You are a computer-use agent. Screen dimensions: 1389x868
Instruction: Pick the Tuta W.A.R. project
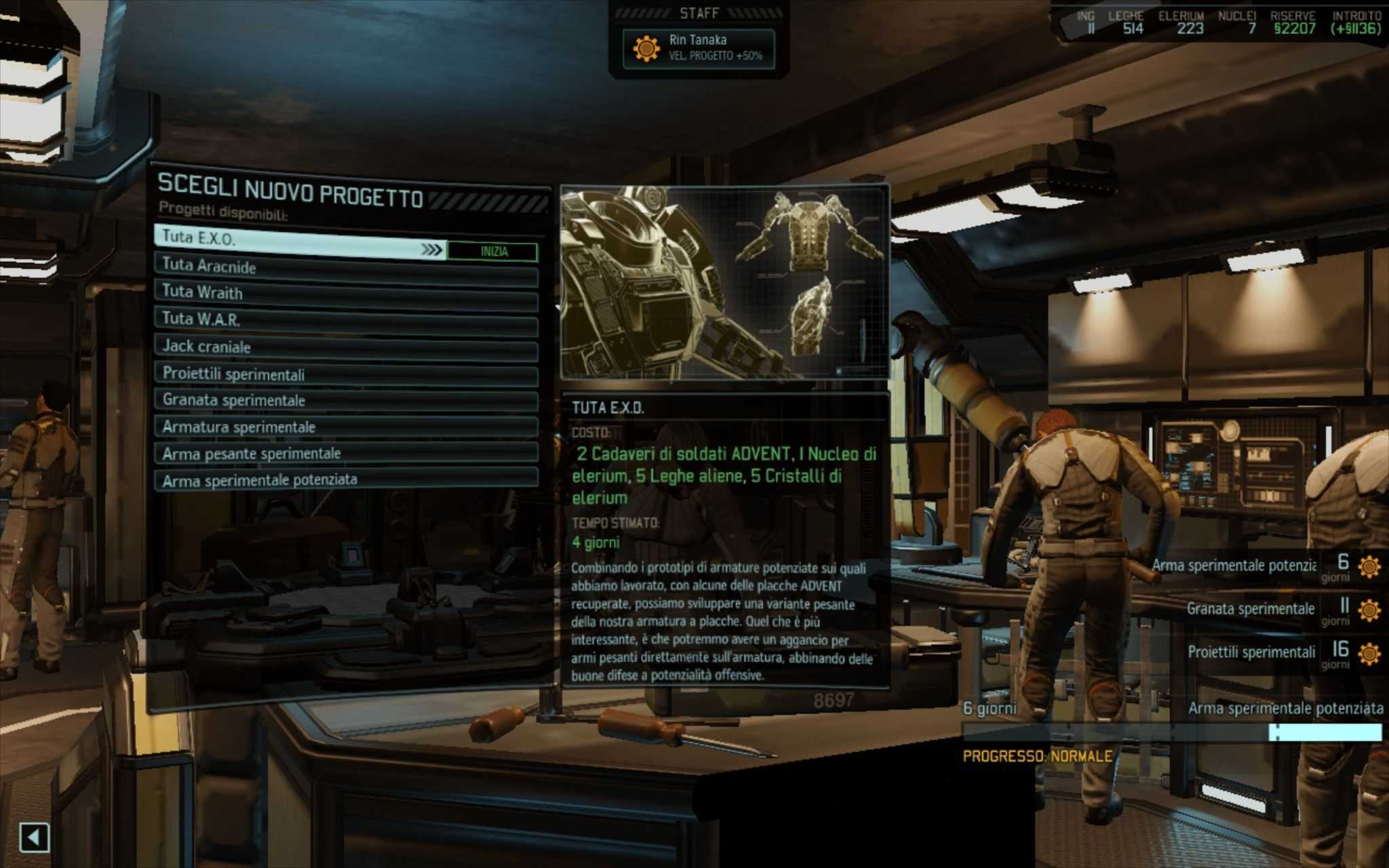click(x=346, y=321)
